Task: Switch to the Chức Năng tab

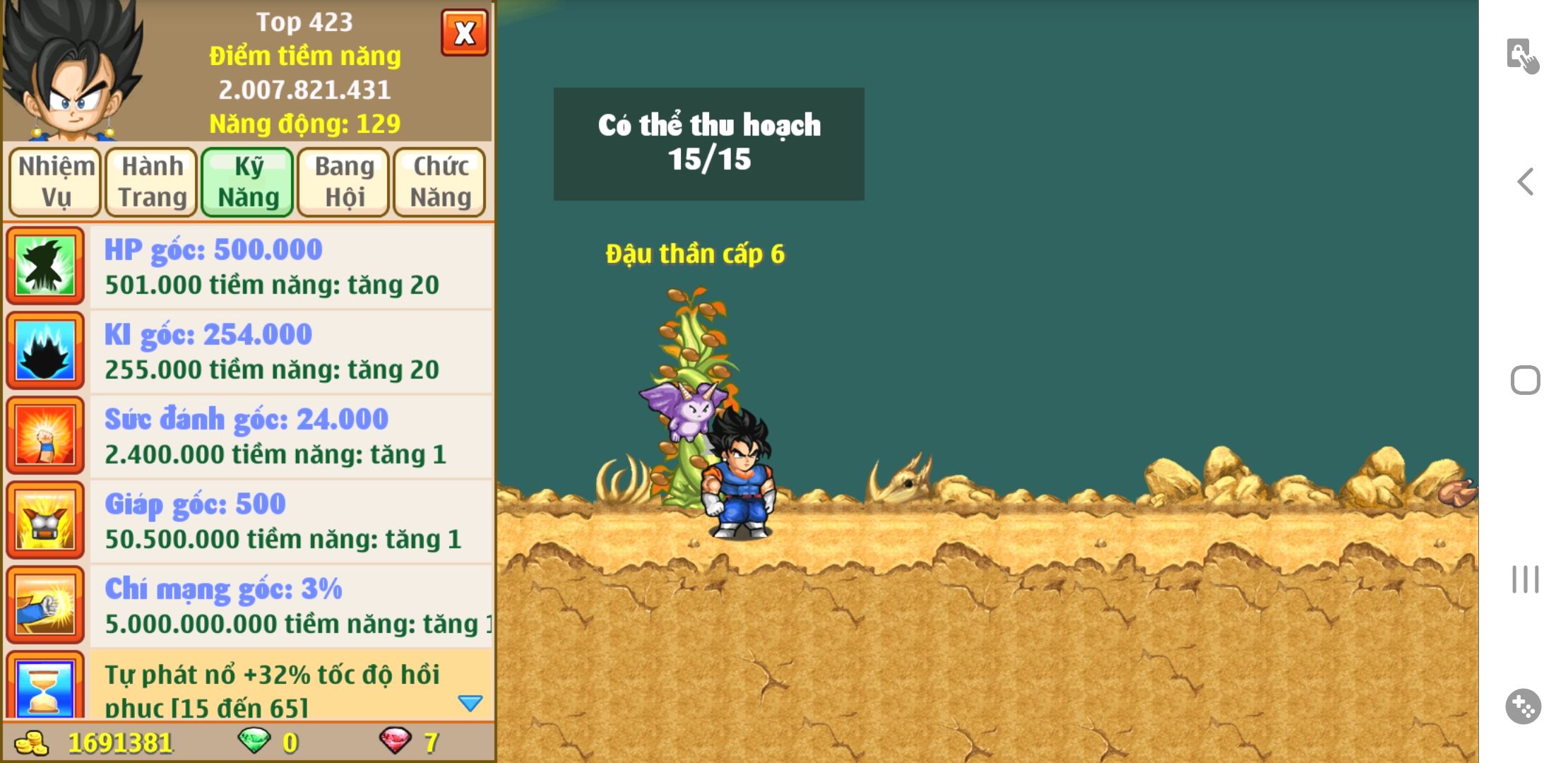Action: [x=440, y=182]
